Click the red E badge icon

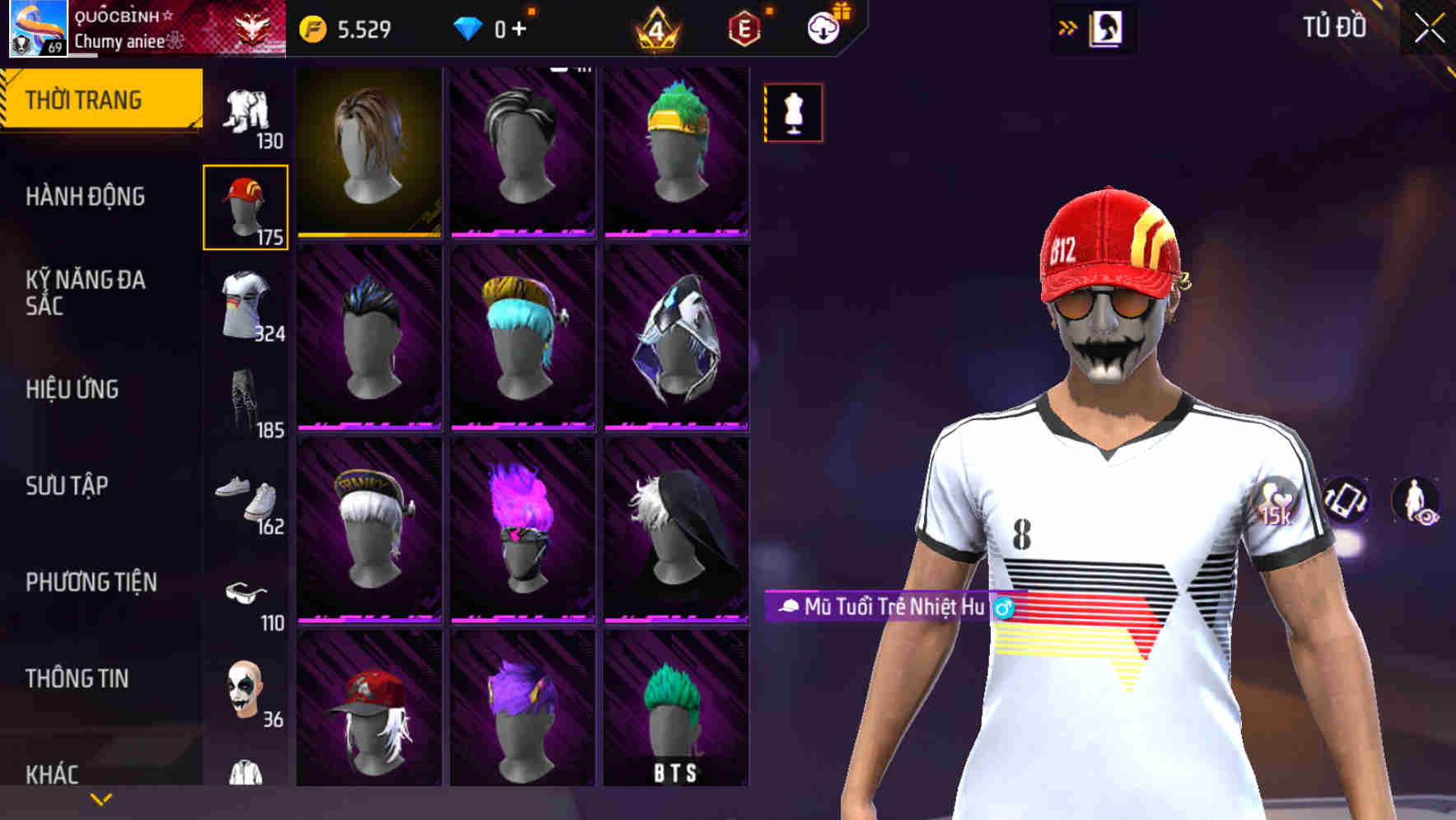click(x=744, y=27)
